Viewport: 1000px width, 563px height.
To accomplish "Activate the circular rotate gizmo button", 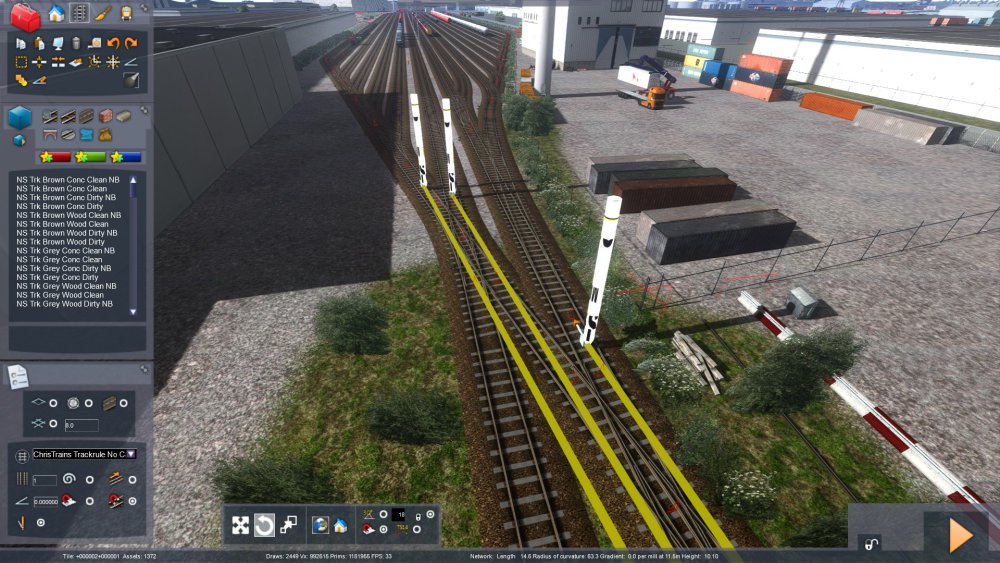I will tap(265, 525).
